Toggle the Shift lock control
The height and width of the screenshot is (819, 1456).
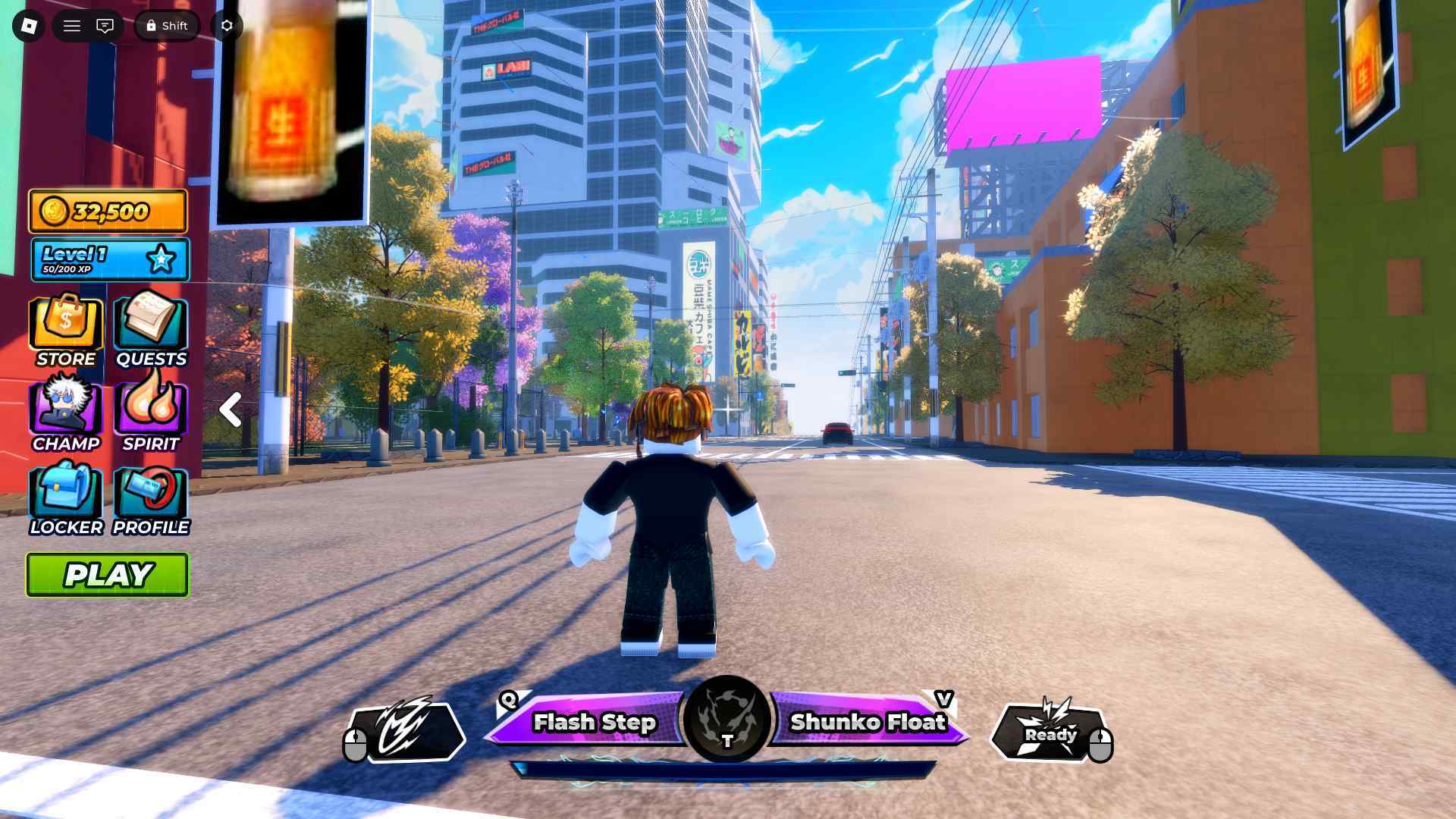[167, 25]
